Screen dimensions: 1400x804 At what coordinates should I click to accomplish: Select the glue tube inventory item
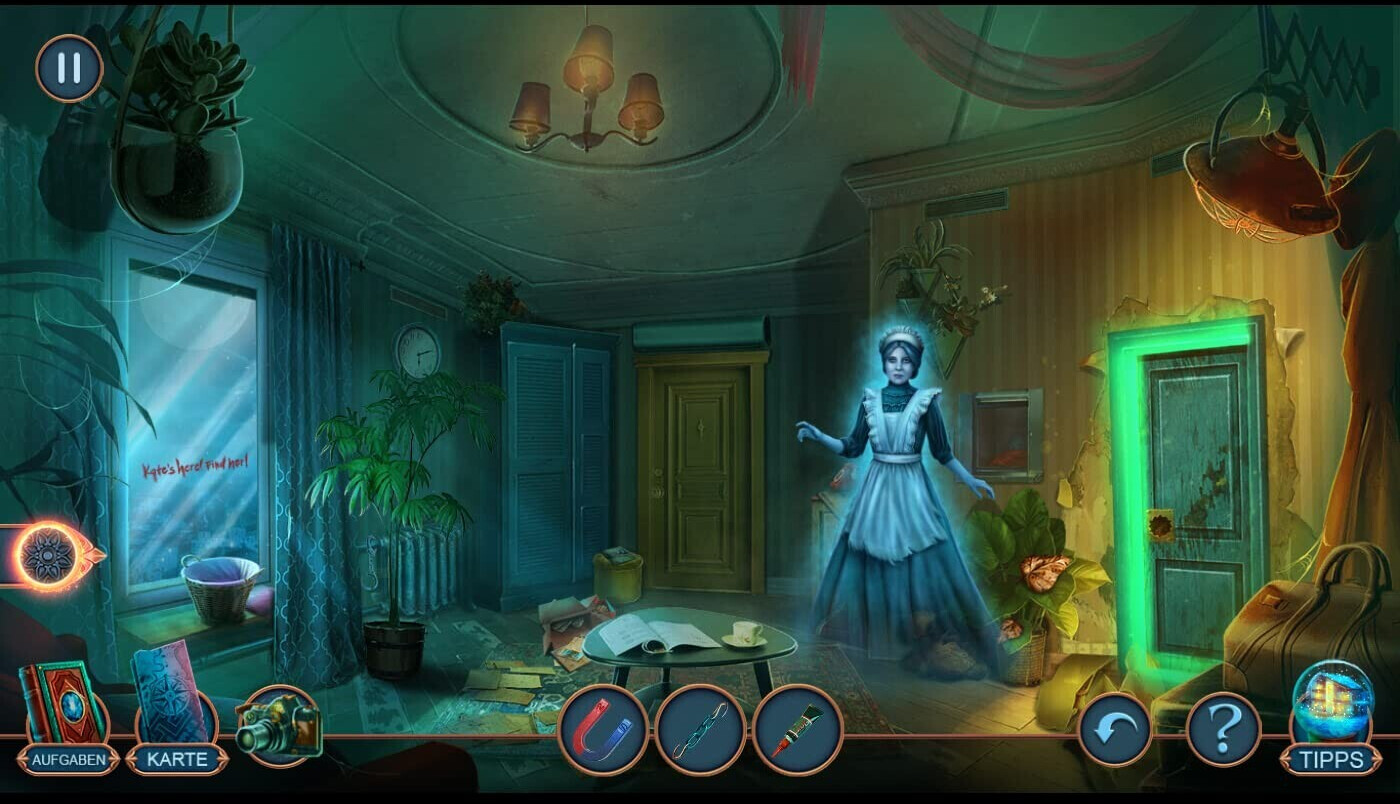pos(797,730)
